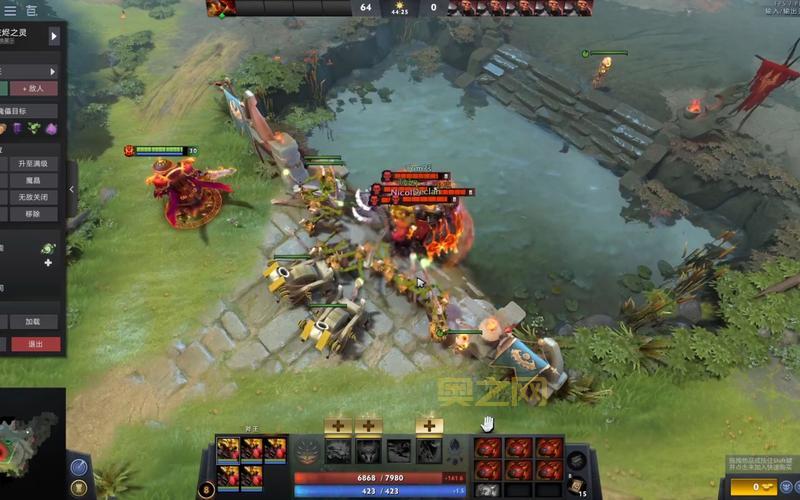Screen dimensions: 800x500
Task: Click the 移除 (remove) button
Action: point(33,214)
